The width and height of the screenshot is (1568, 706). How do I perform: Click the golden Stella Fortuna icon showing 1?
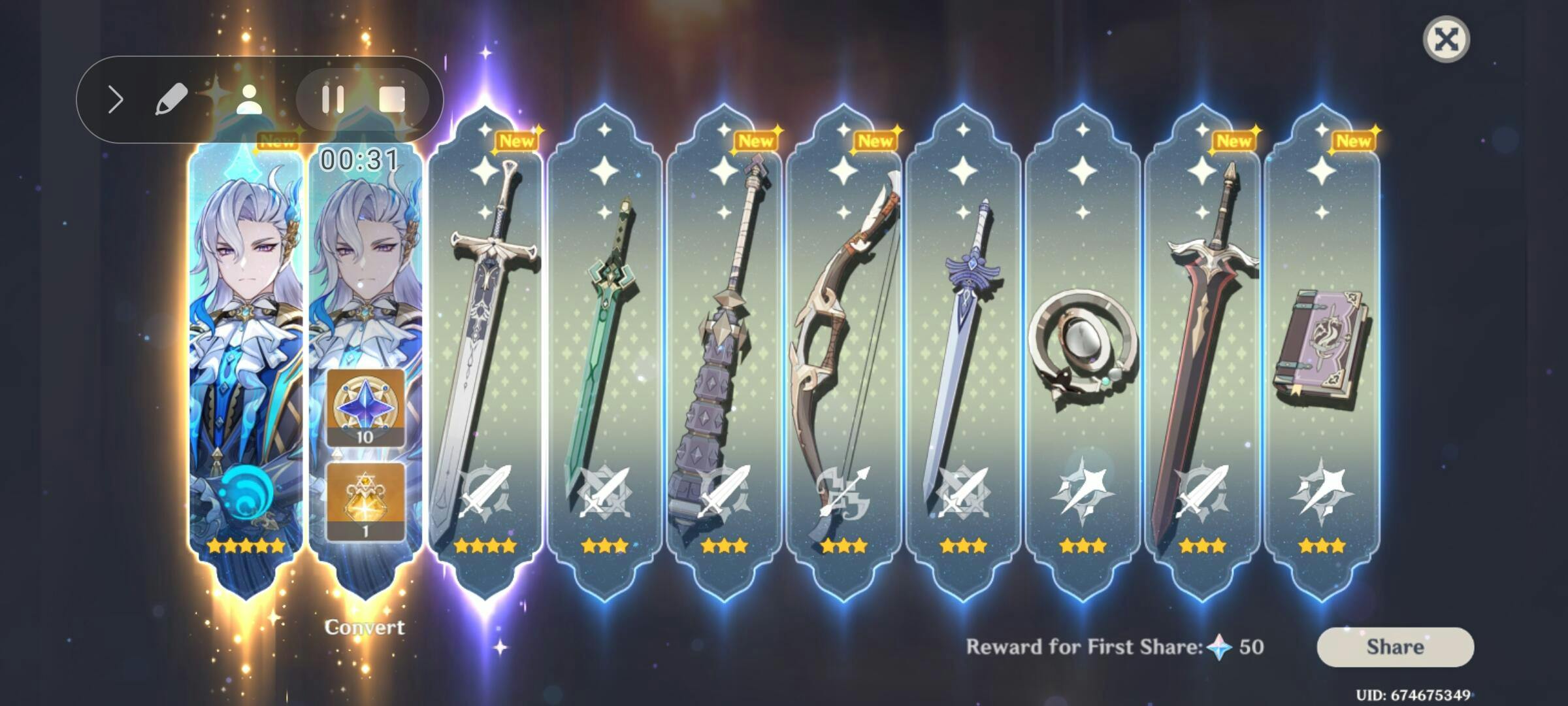coord(365,501)
